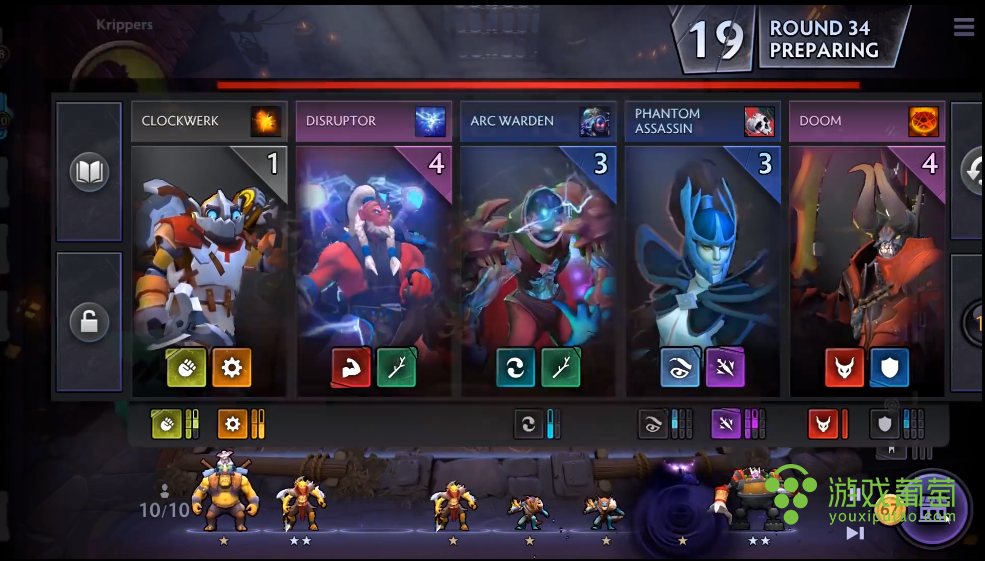This screenshot has height=561, width=985.
Task: Show the shield alliance tracker
Action: 884,425
